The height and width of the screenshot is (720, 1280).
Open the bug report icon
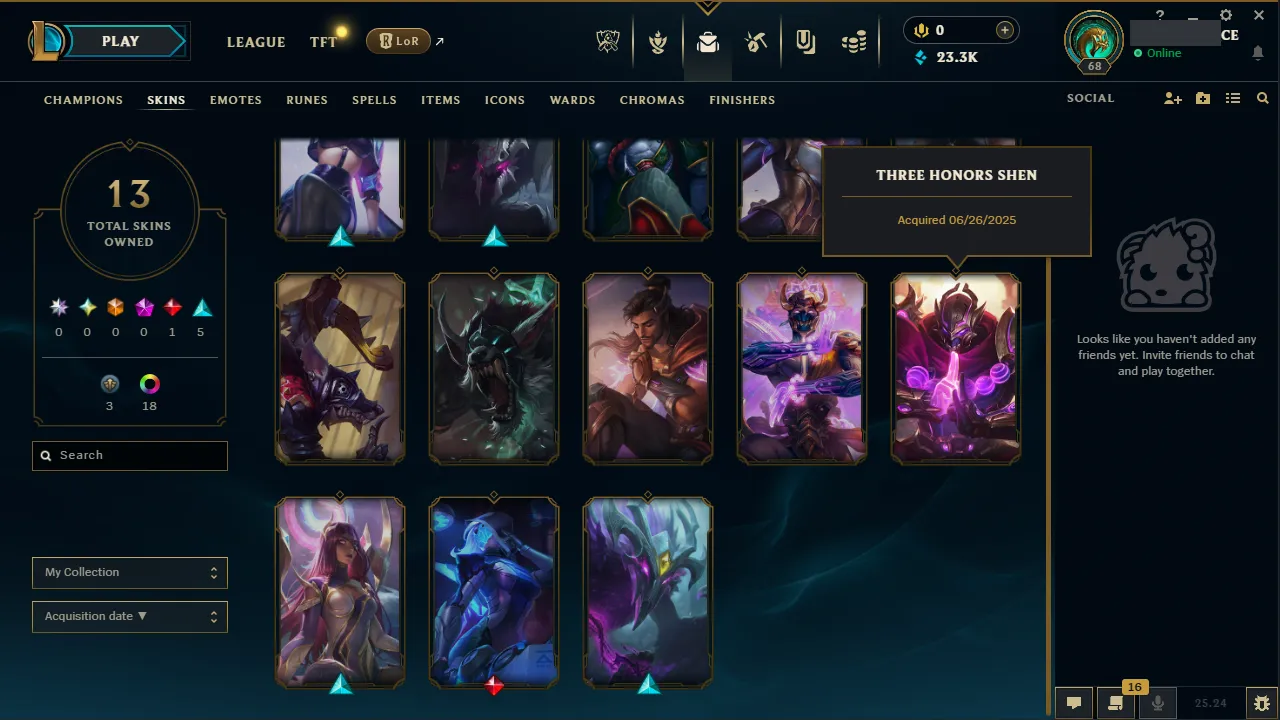click(x=1262, y=702)
